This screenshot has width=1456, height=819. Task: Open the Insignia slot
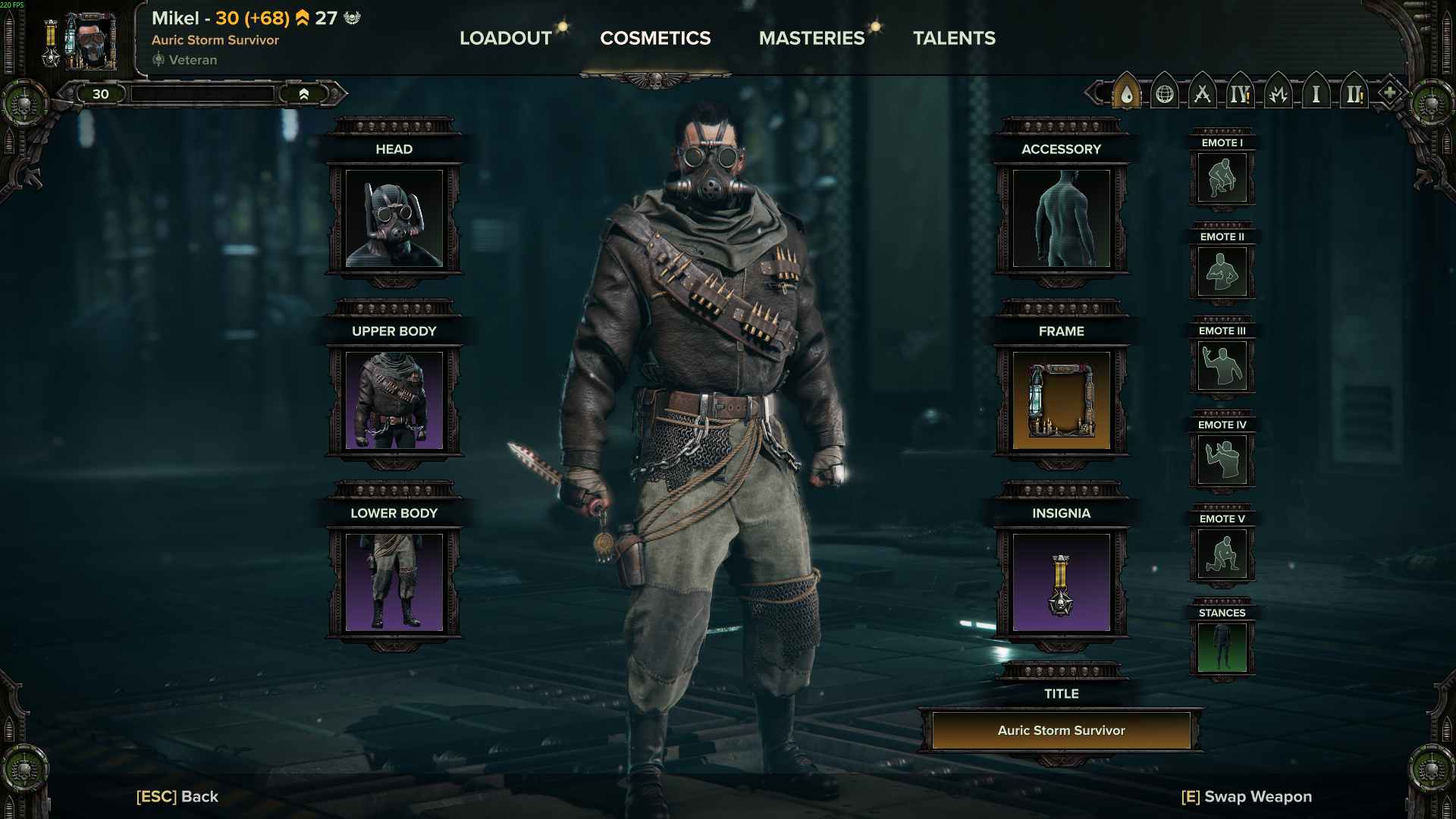tap(1061, 582)
